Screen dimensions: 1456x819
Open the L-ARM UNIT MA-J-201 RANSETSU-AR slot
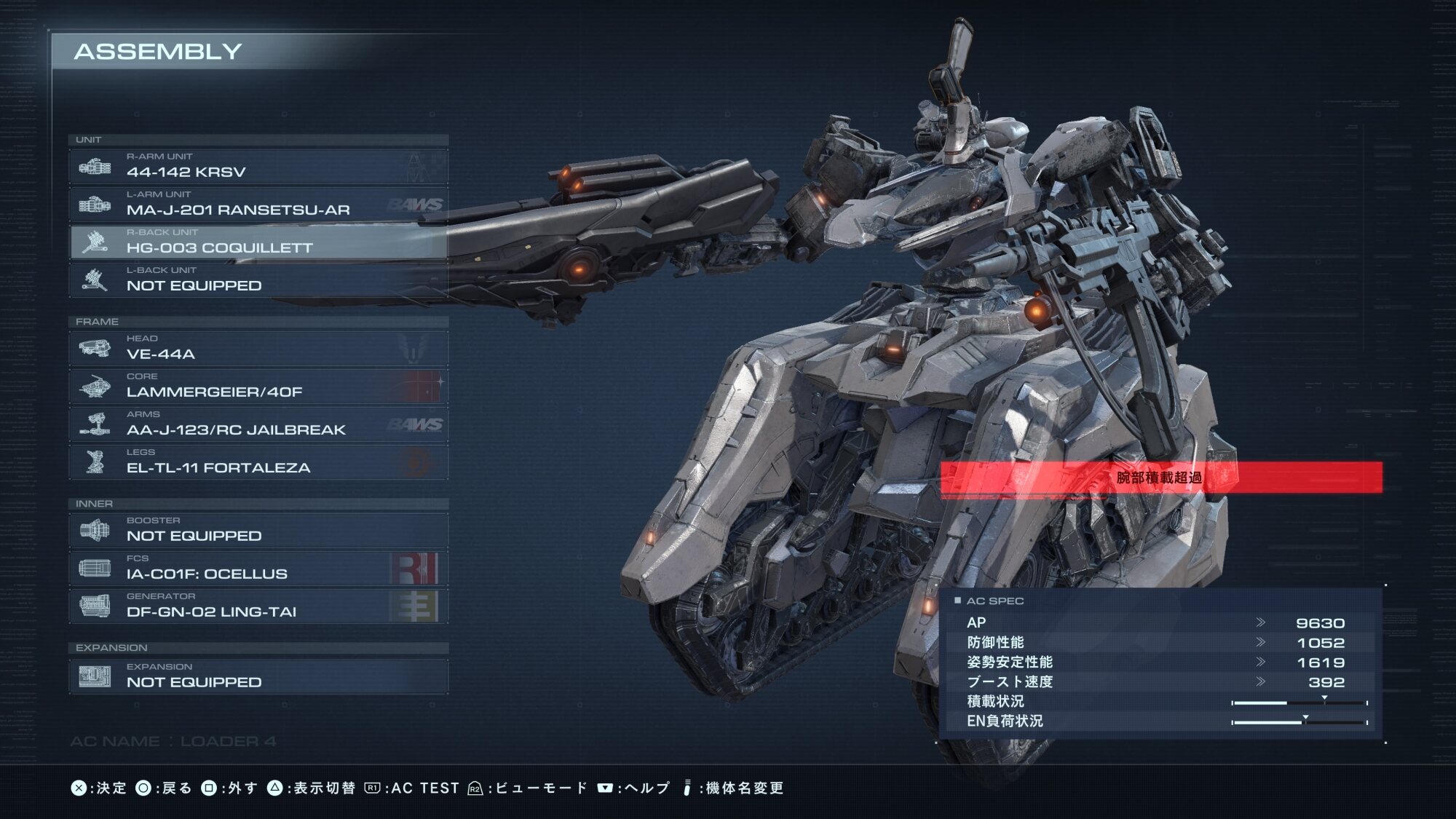[x=258, y=205]
